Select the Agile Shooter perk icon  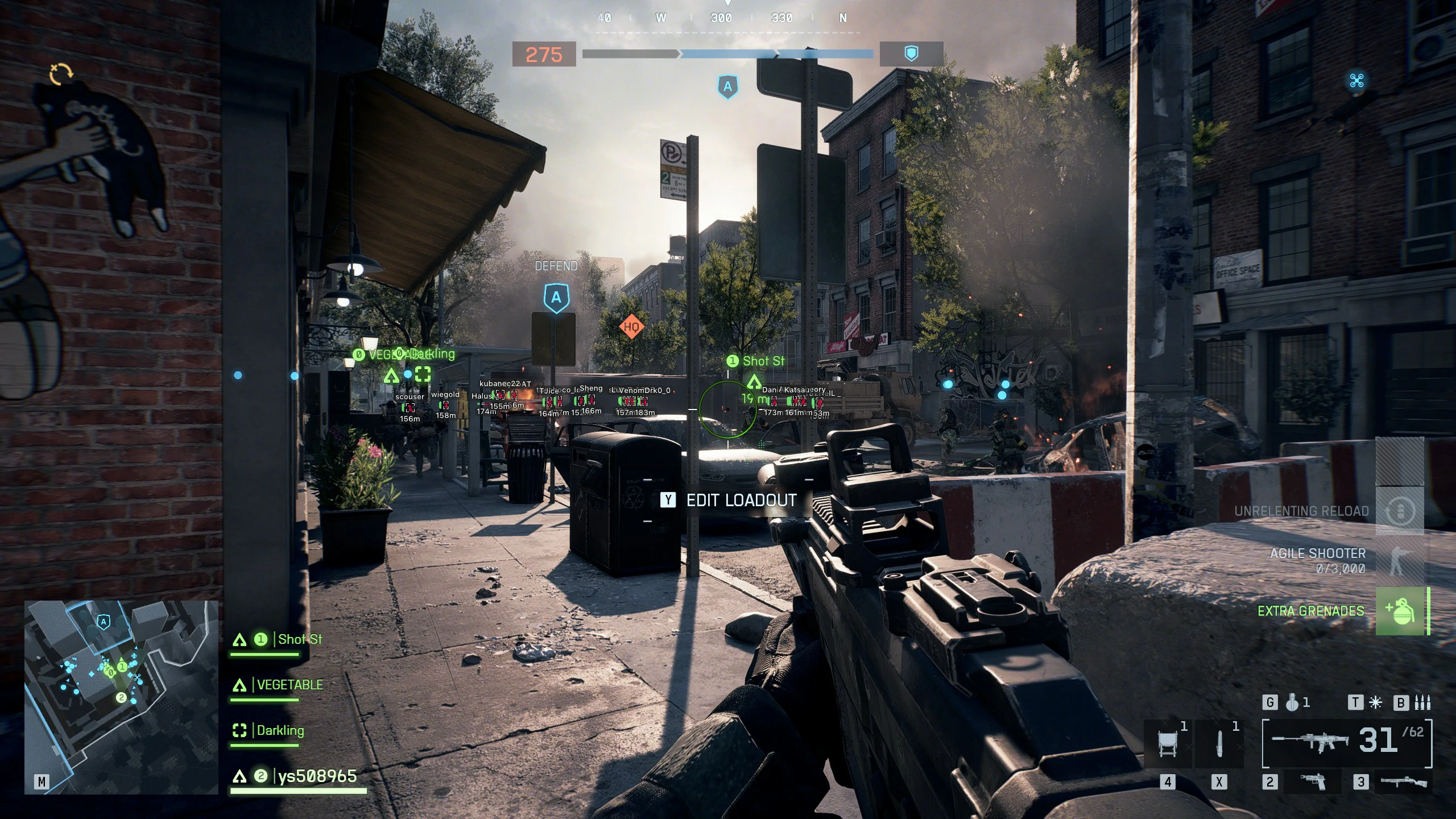[x=1399, y=560]
